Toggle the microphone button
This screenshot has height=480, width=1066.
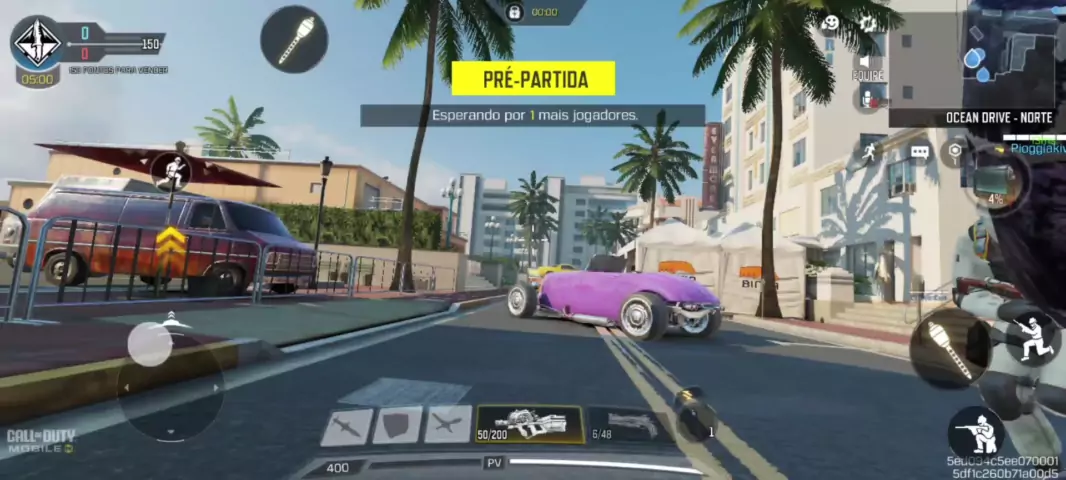[x=868, y=98]
